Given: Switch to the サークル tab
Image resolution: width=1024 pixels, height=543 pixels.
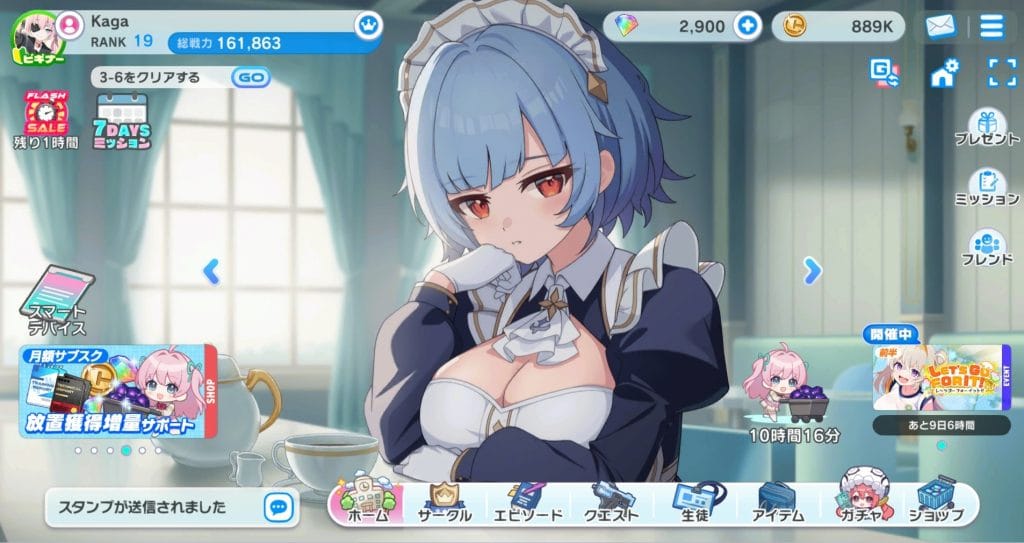Looking at the screenshot, I should point(443,503).
